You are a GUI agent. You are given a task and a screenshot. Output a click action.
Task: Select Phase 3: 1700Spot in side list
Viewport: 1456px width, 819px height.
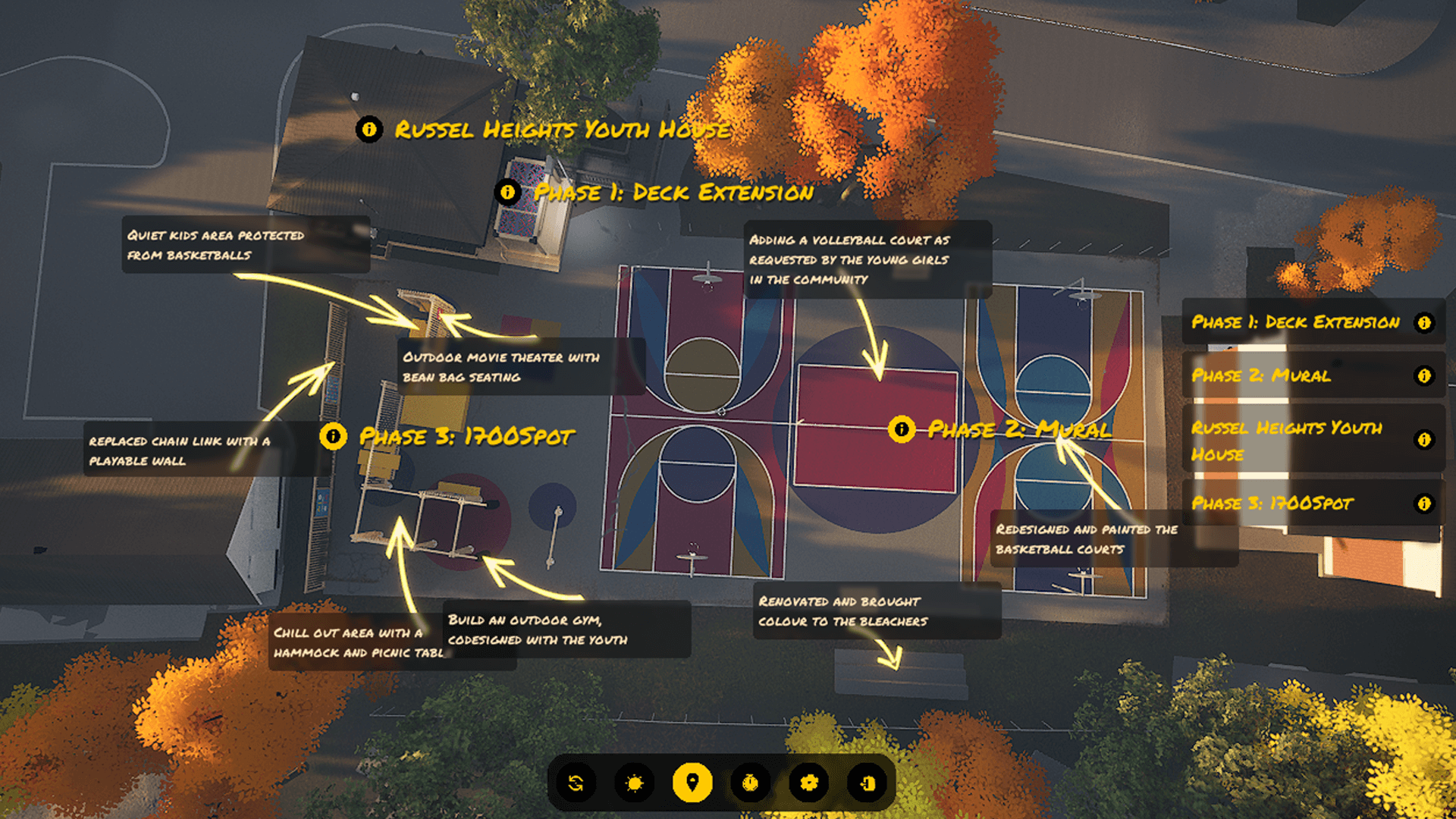[1312, 504]
